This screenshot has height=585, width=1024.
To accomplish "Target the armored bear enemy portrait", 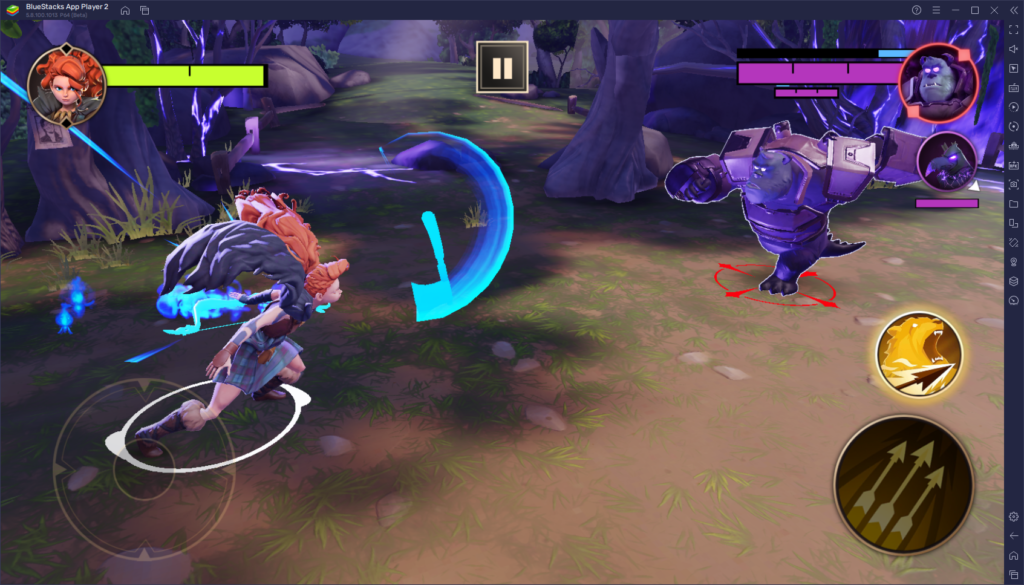I will pos(940,82).
